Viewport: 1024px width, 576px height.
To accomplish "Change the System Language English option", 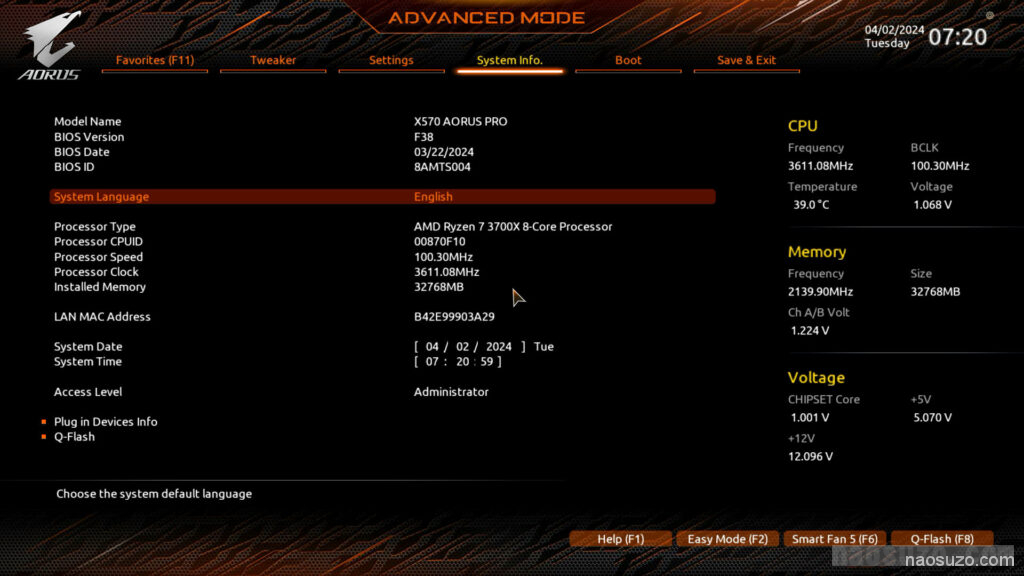I will pyautogui.click(x=433, y=197).
